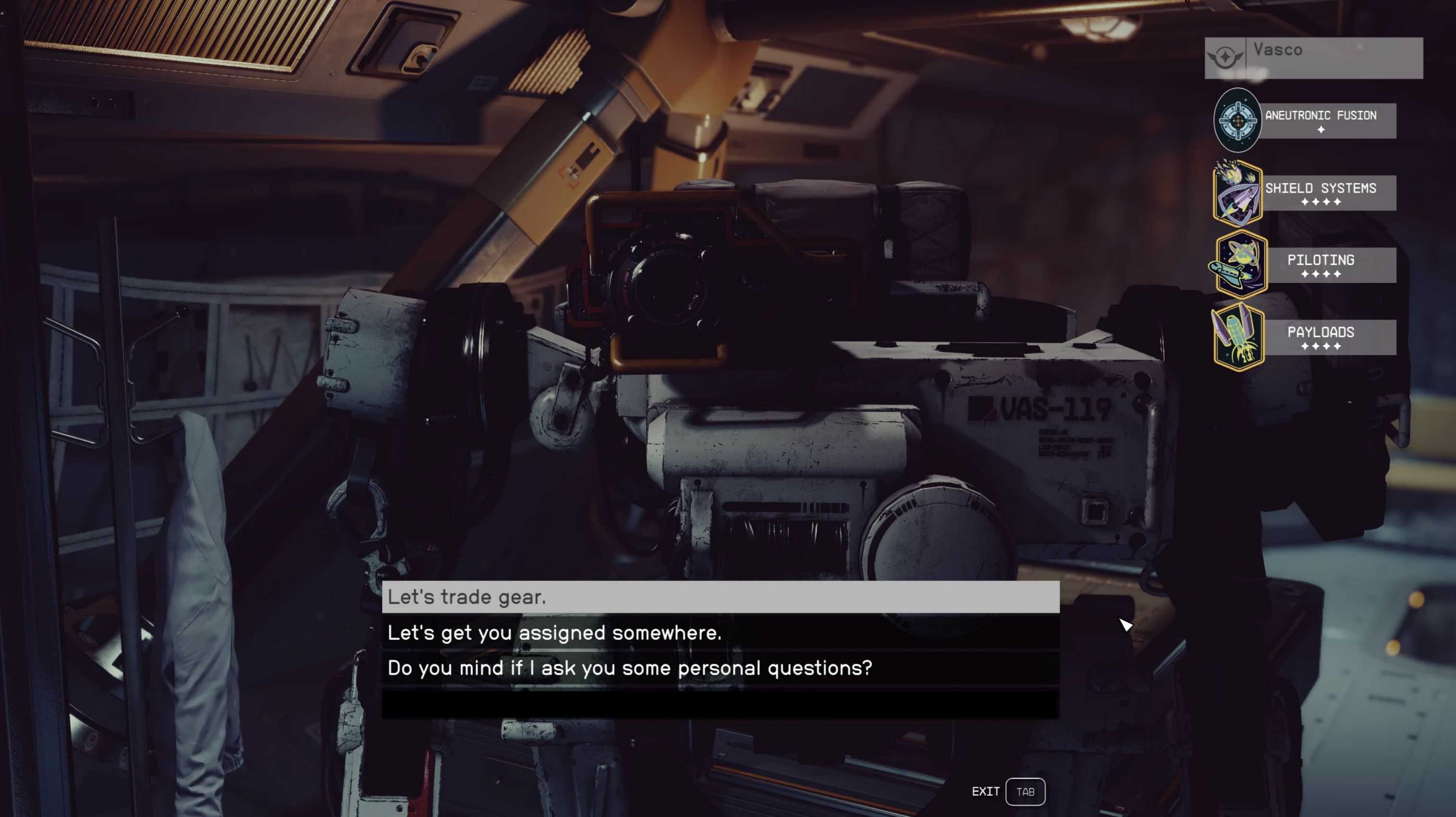1456x817 pixels.
Task: Choose the "Let's trade gear." reply
Action: point(720,597)
